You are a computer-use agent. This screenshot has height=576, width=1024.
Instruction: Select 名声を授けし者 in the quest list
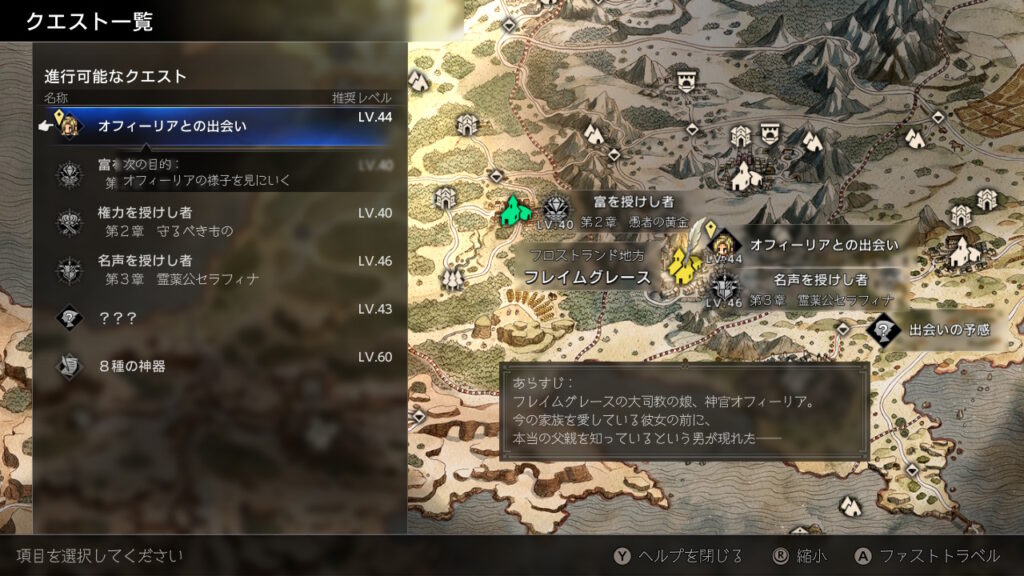[x=220, y=270]
